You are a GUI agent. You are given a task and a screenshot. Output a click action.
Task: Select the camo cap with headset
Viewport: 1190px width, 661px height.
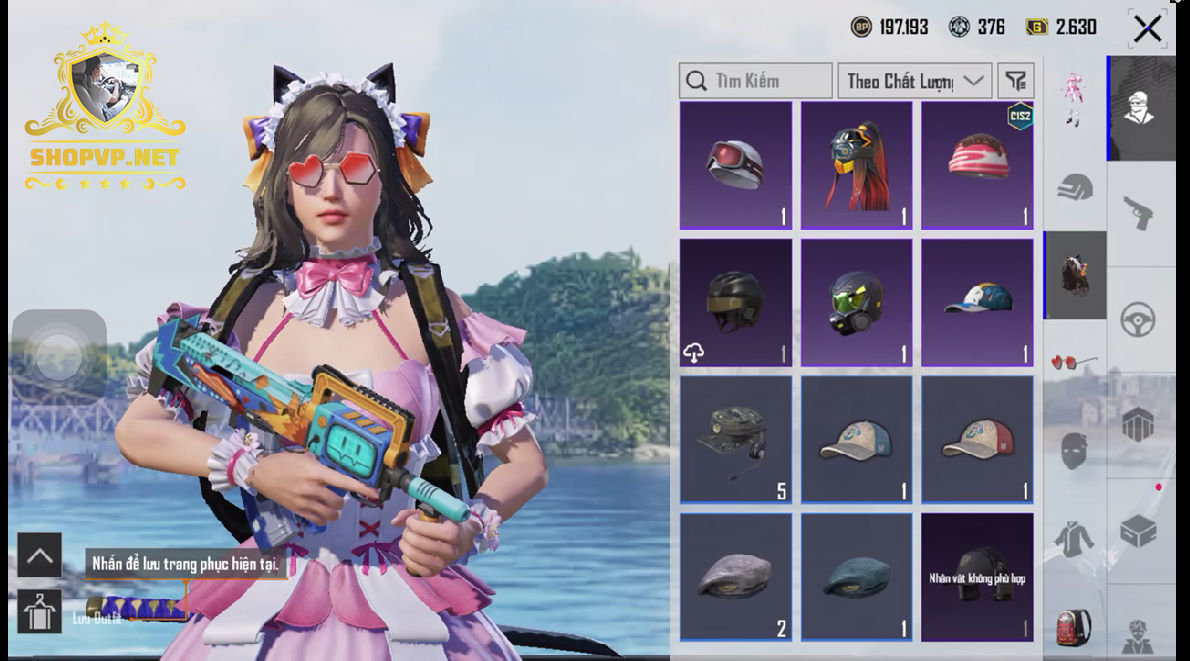click(736, 439)
